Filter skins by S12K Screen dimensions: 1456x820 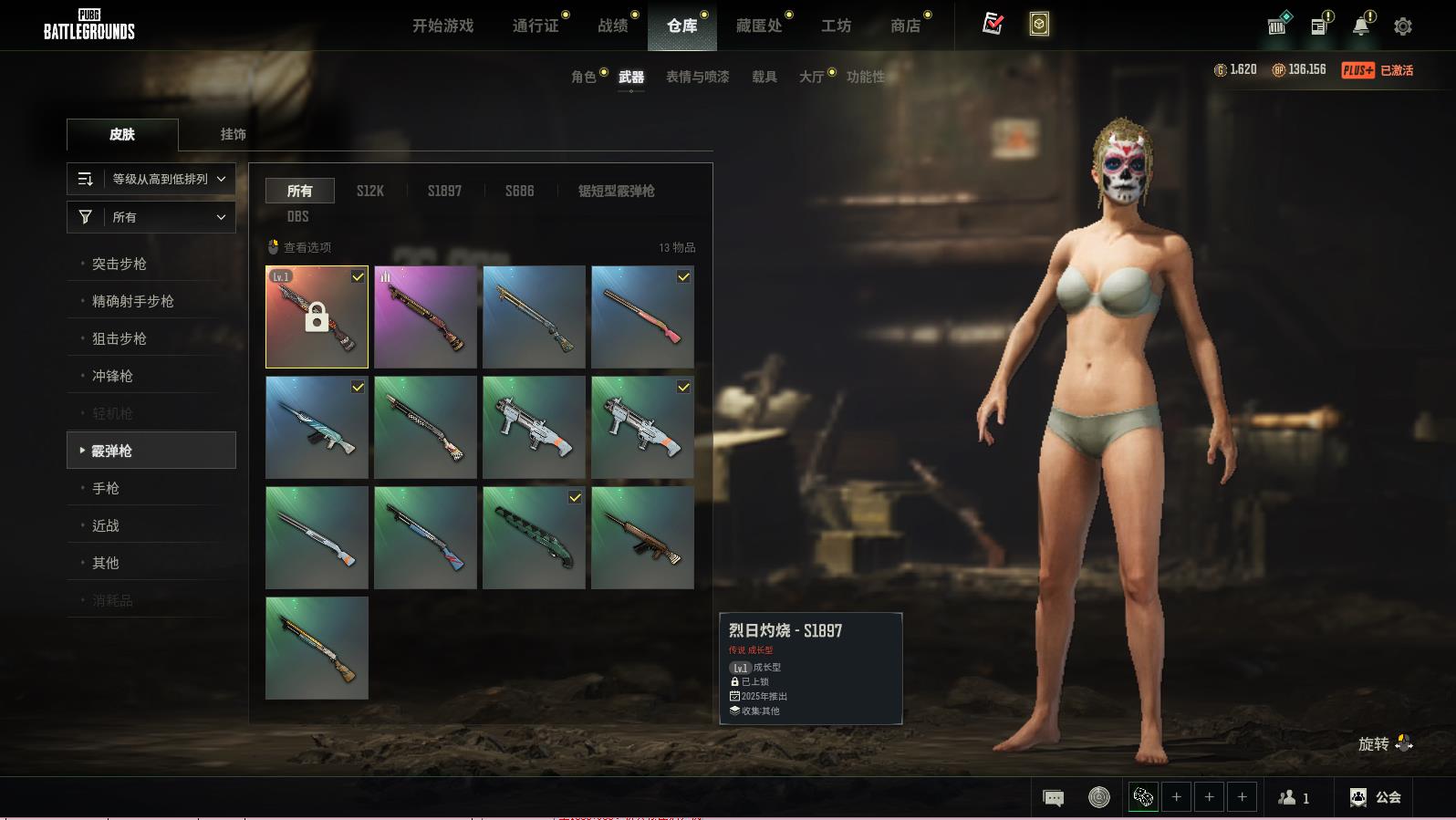[x=369, y=191]
